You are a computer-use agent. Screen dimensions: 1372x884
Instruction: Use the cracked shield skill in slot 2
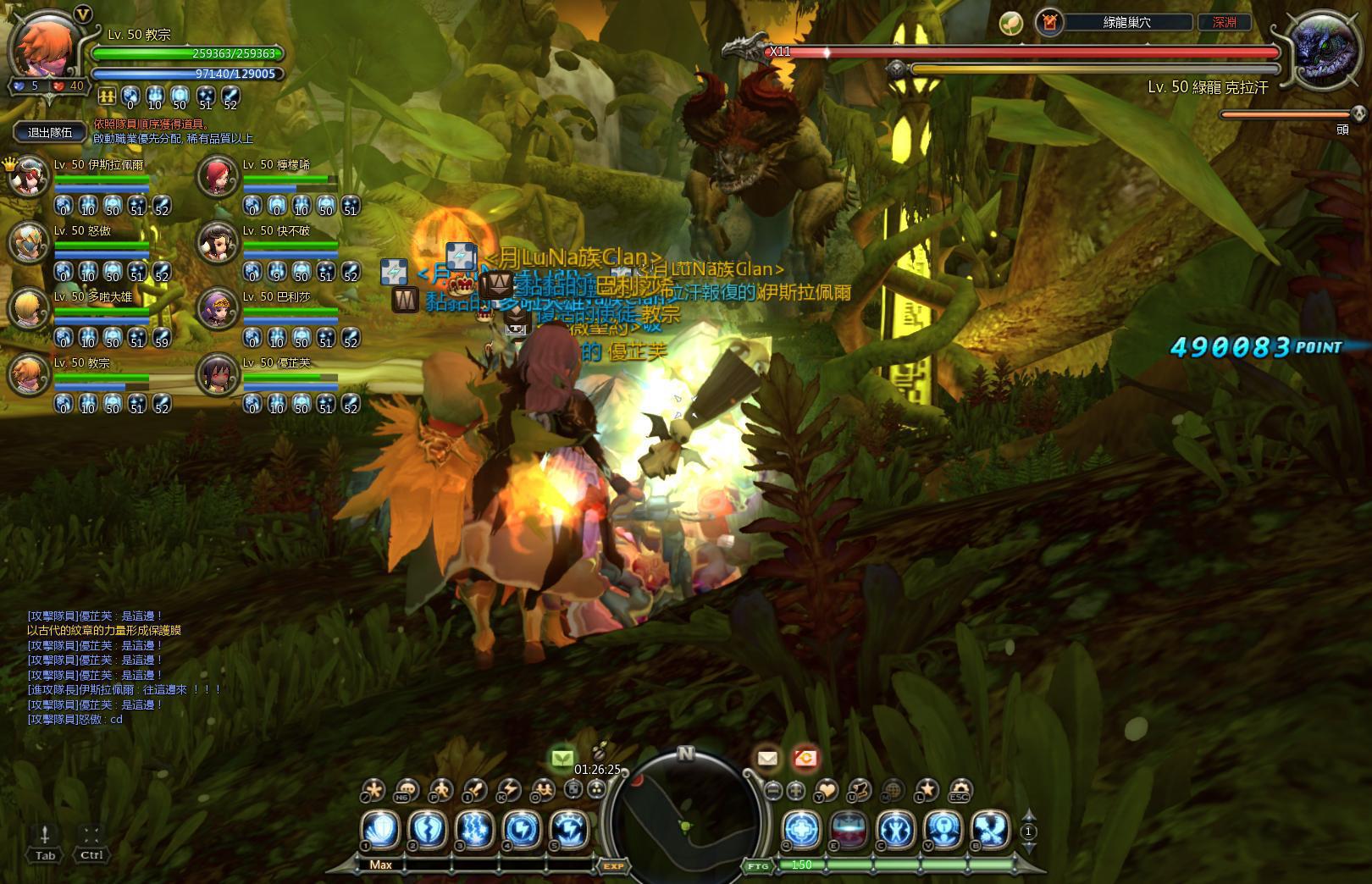[428, 830]
